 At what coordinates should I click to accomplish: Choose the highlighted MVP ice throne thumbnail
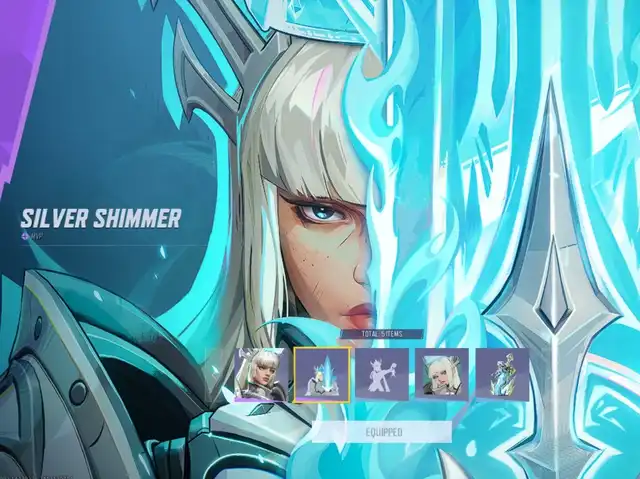coord(322,374)
